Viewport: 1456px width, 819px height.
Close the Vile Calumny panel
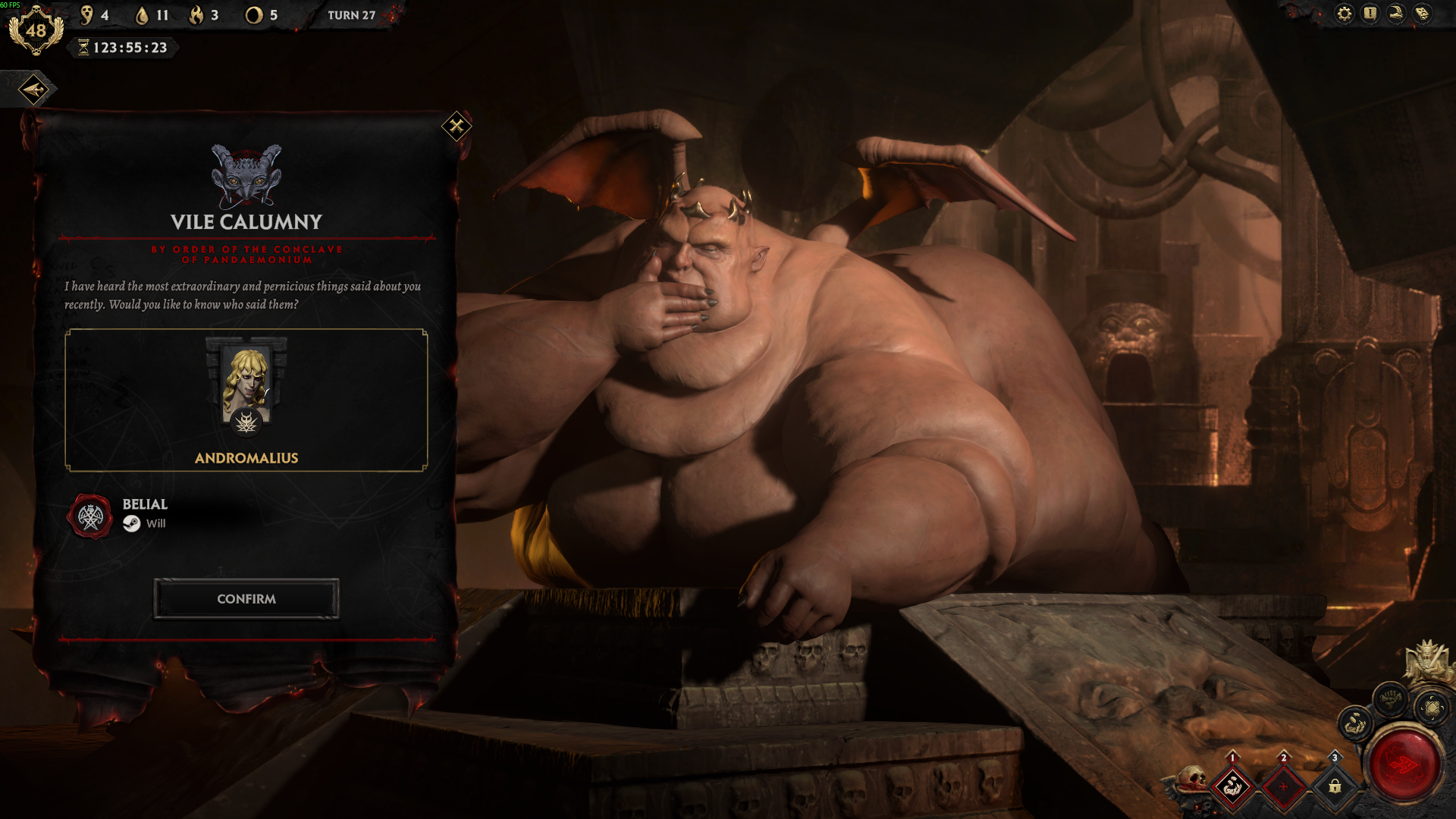tap(457, 126)
